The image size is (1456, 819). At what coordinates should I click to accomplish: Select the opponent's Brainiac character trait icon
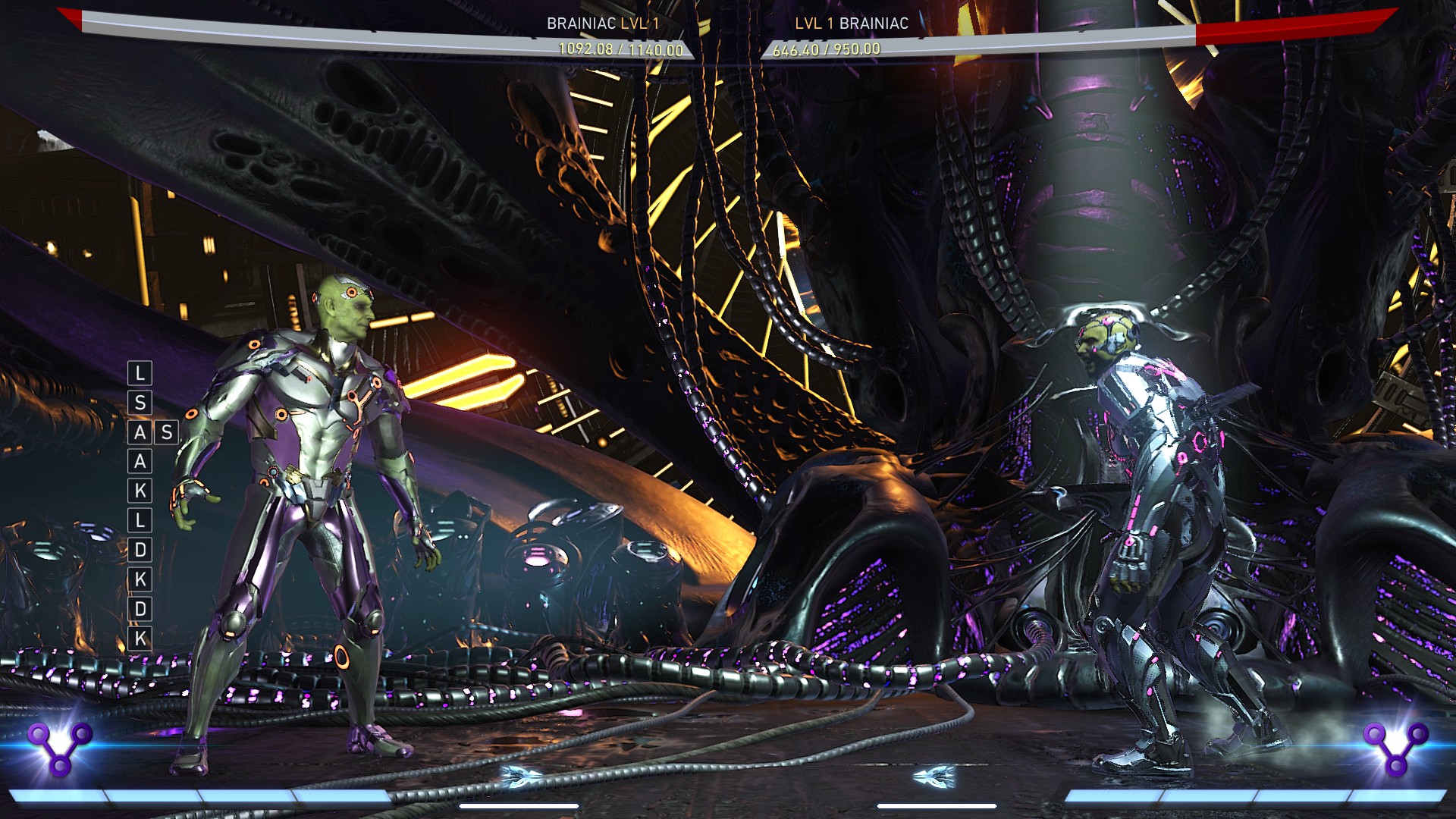[x=1395, y=746]
